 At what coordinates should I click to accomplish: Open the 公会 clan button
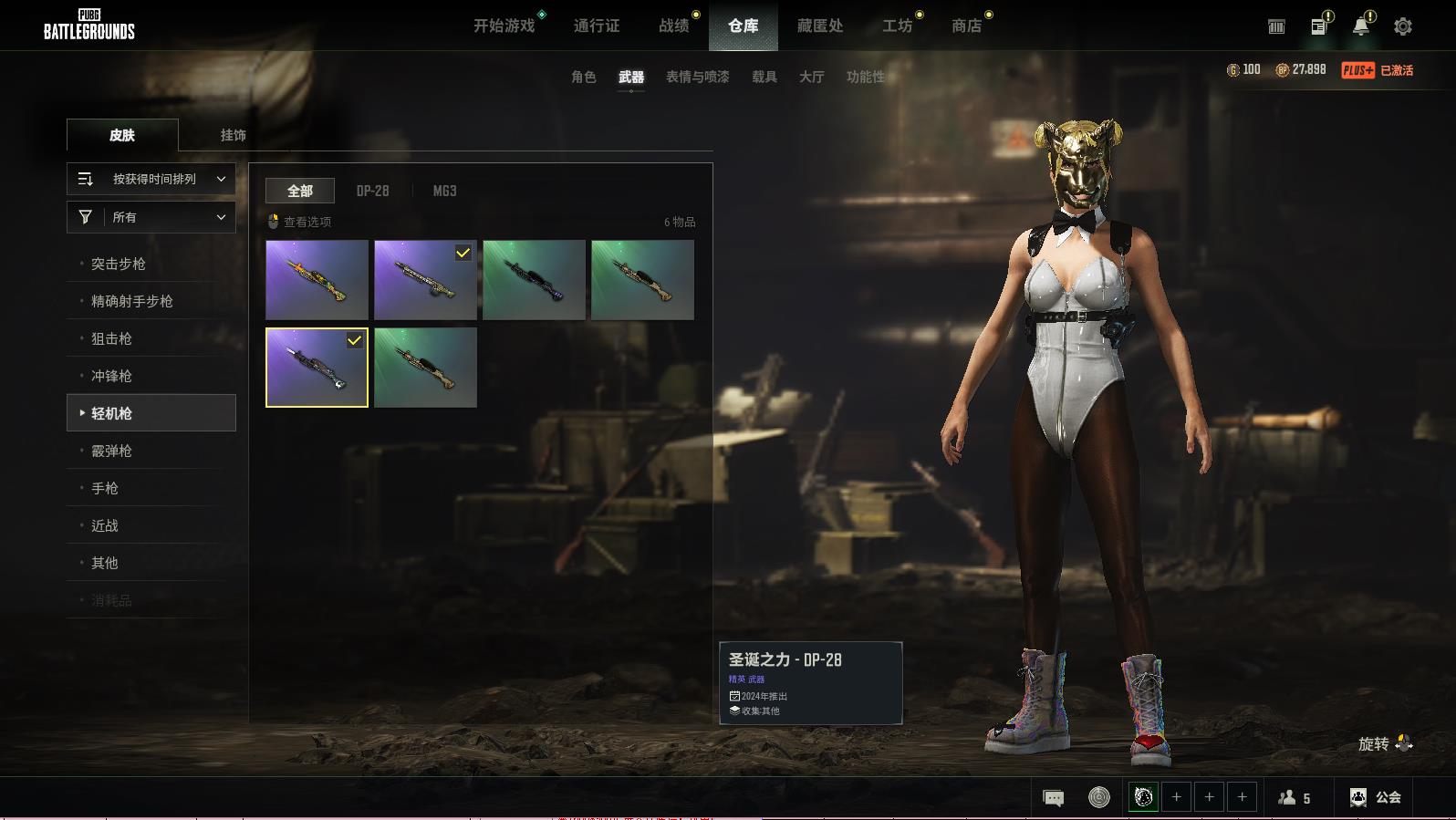[1376, 797]
